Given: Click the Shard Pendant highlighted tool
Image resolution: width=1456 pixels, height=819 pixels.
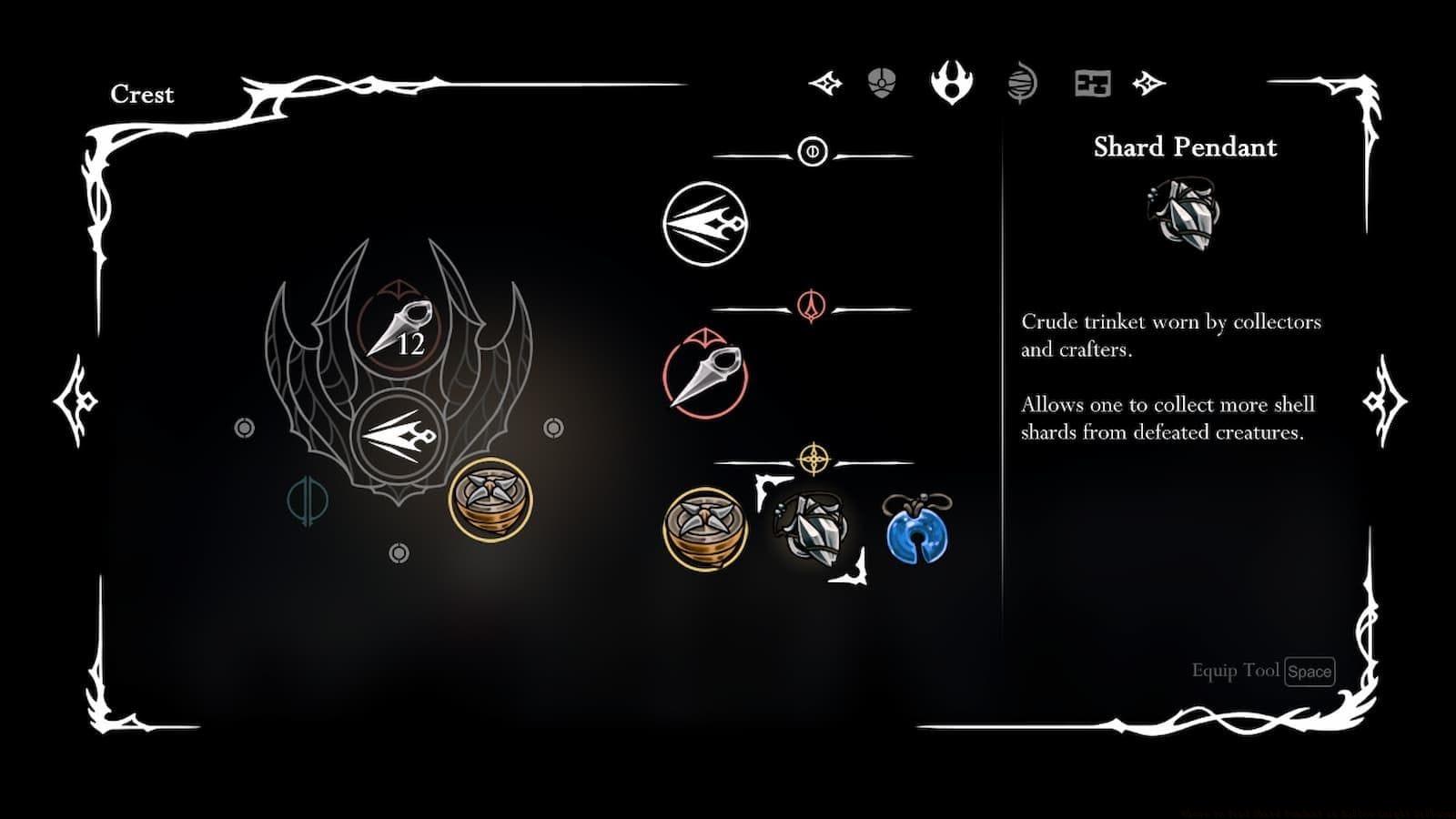Looking at the screenshot, I should tap(814, 528).
